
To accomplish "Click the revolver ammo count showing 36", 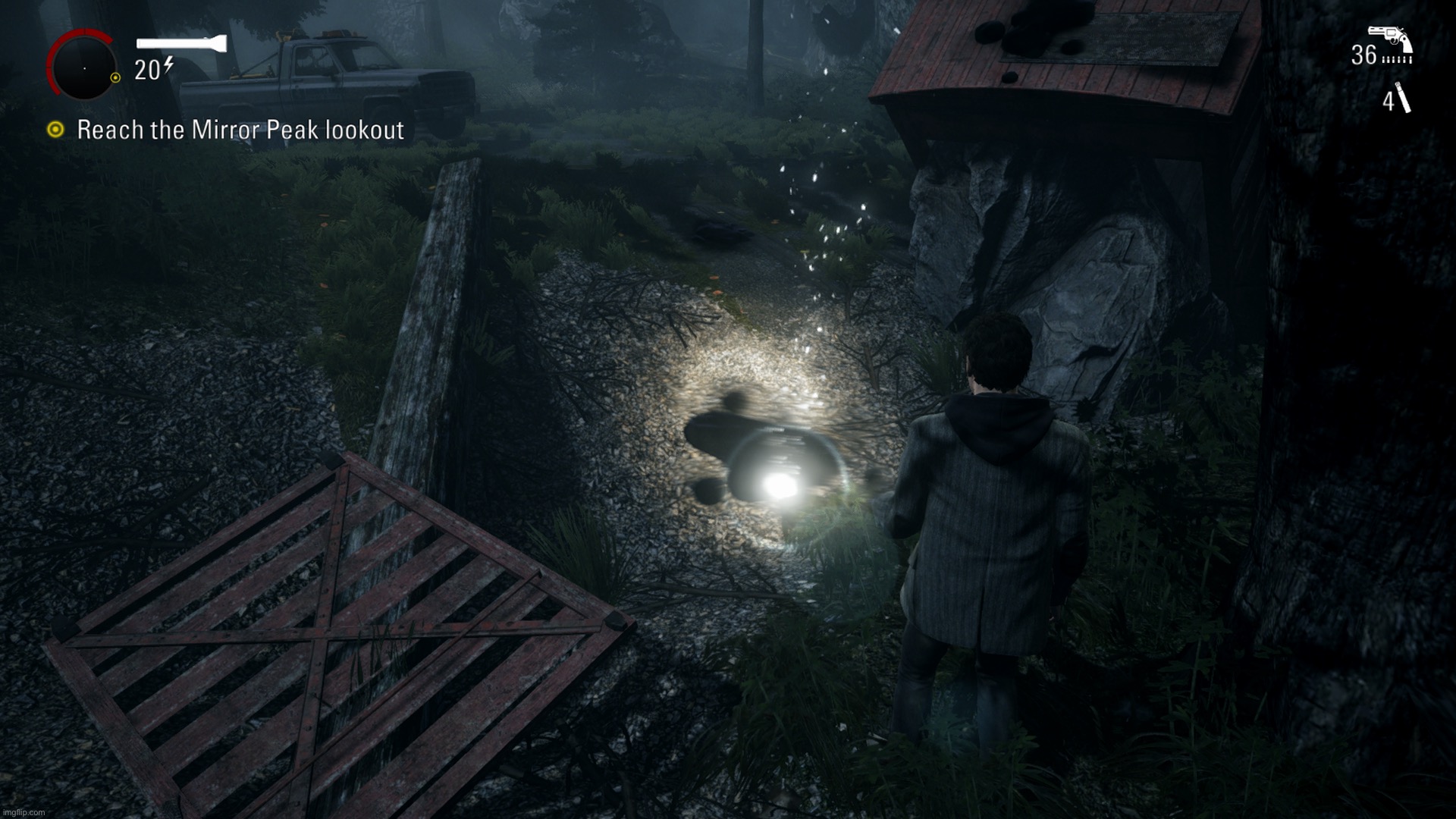I will 1366,55.
